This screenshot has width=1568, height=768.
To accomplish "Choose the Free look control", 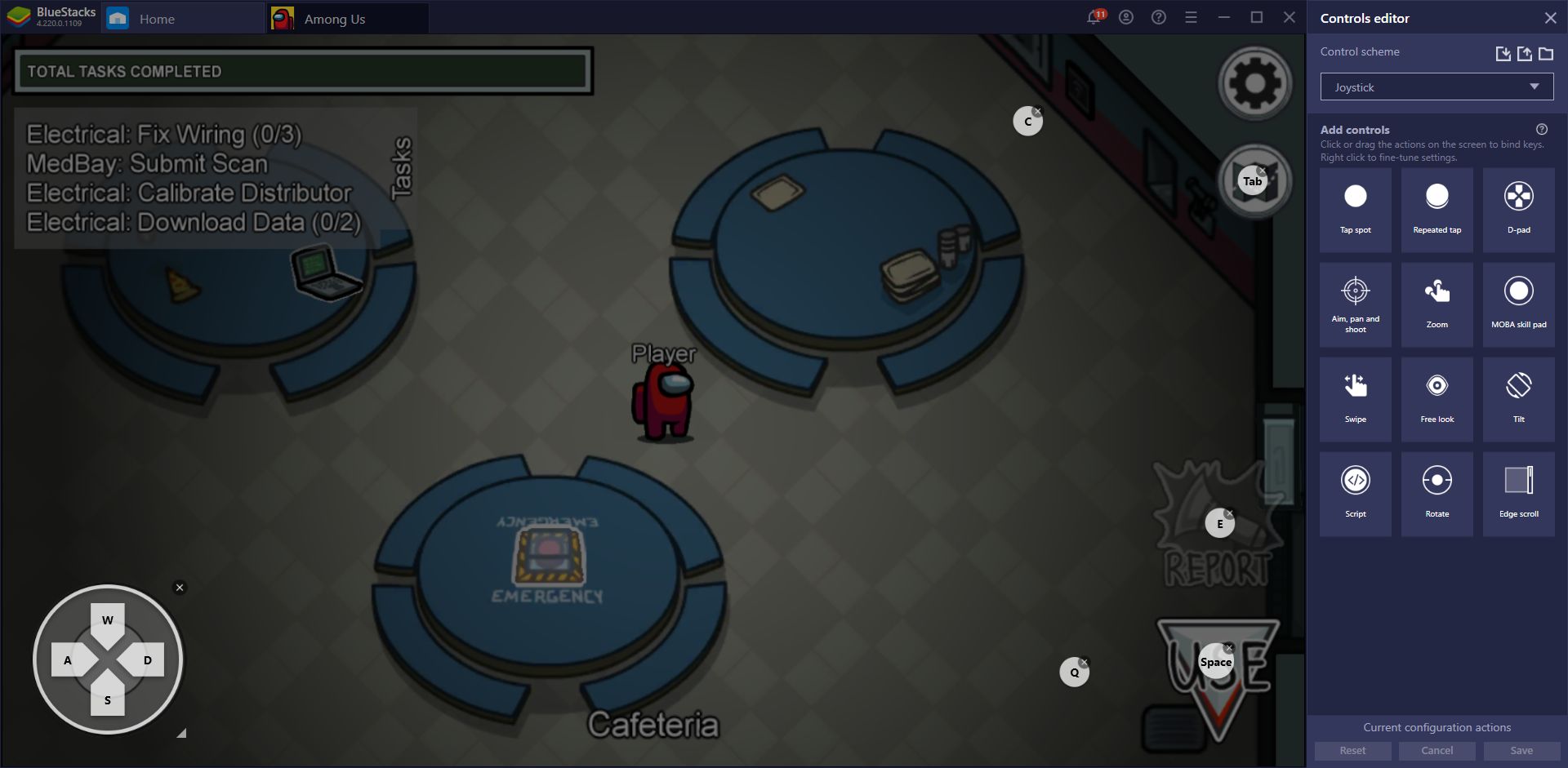I will click(x=1437, y=398).
